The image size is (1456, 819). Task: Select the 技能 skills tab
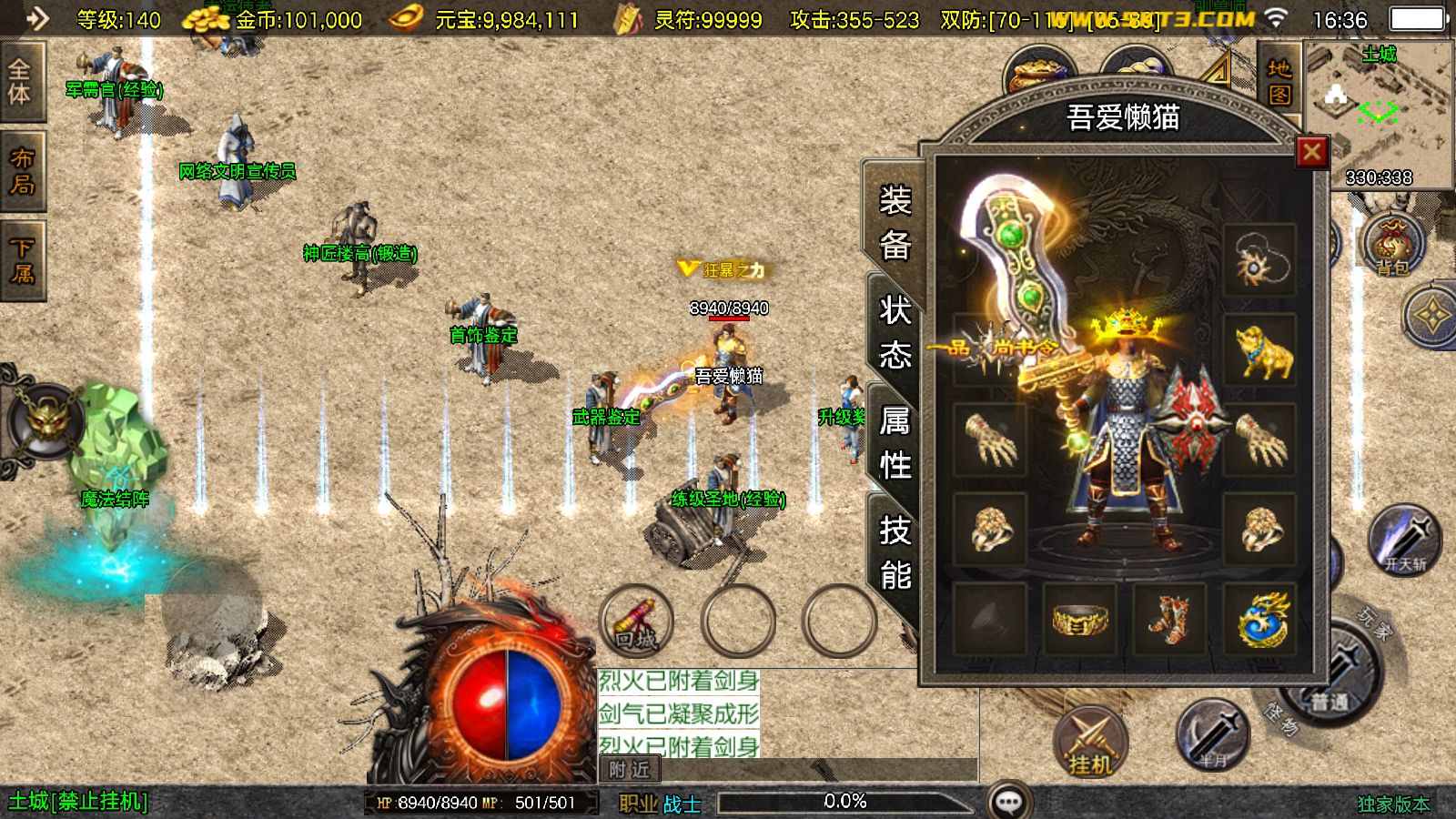pos(895,552)
